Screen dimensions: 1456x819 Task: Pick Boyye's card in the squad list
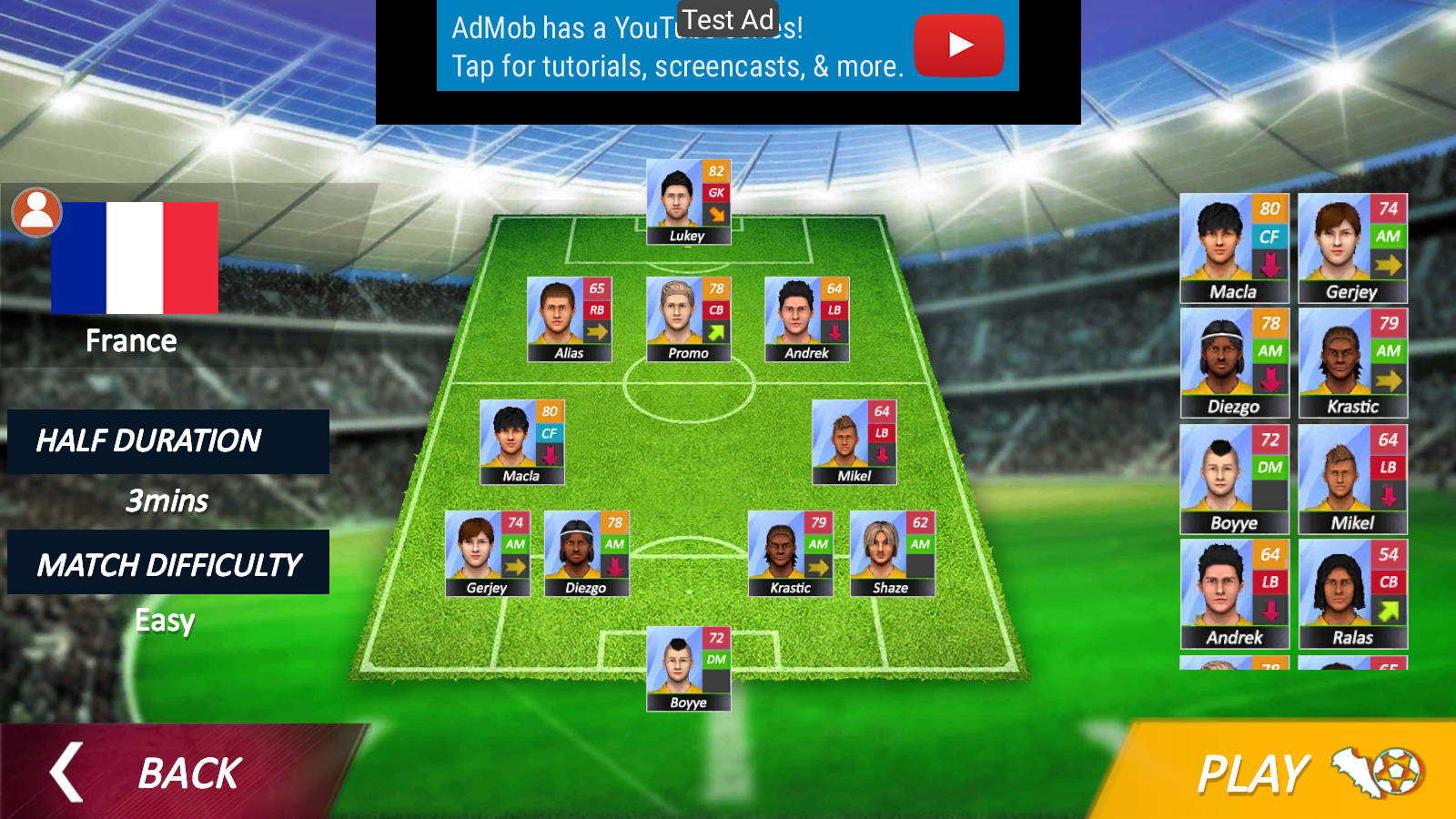[x=1234, y=480]
